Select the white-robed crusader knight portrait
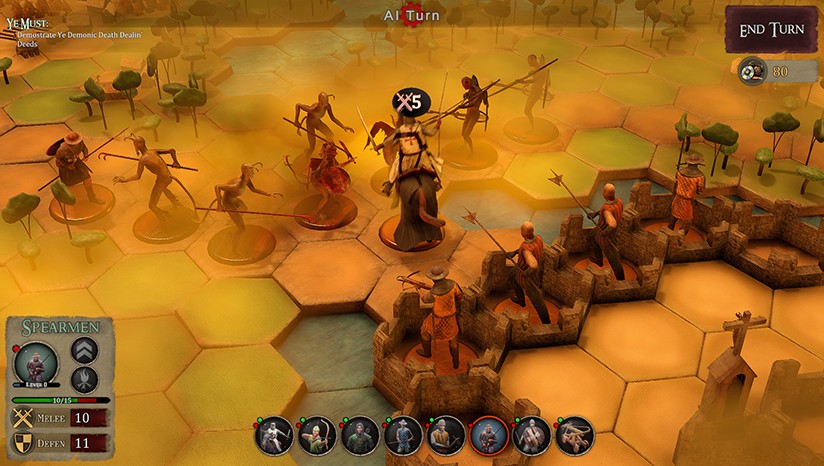Image resolution: width=824 pixels, height=466 pixels. tap(274, 436)
